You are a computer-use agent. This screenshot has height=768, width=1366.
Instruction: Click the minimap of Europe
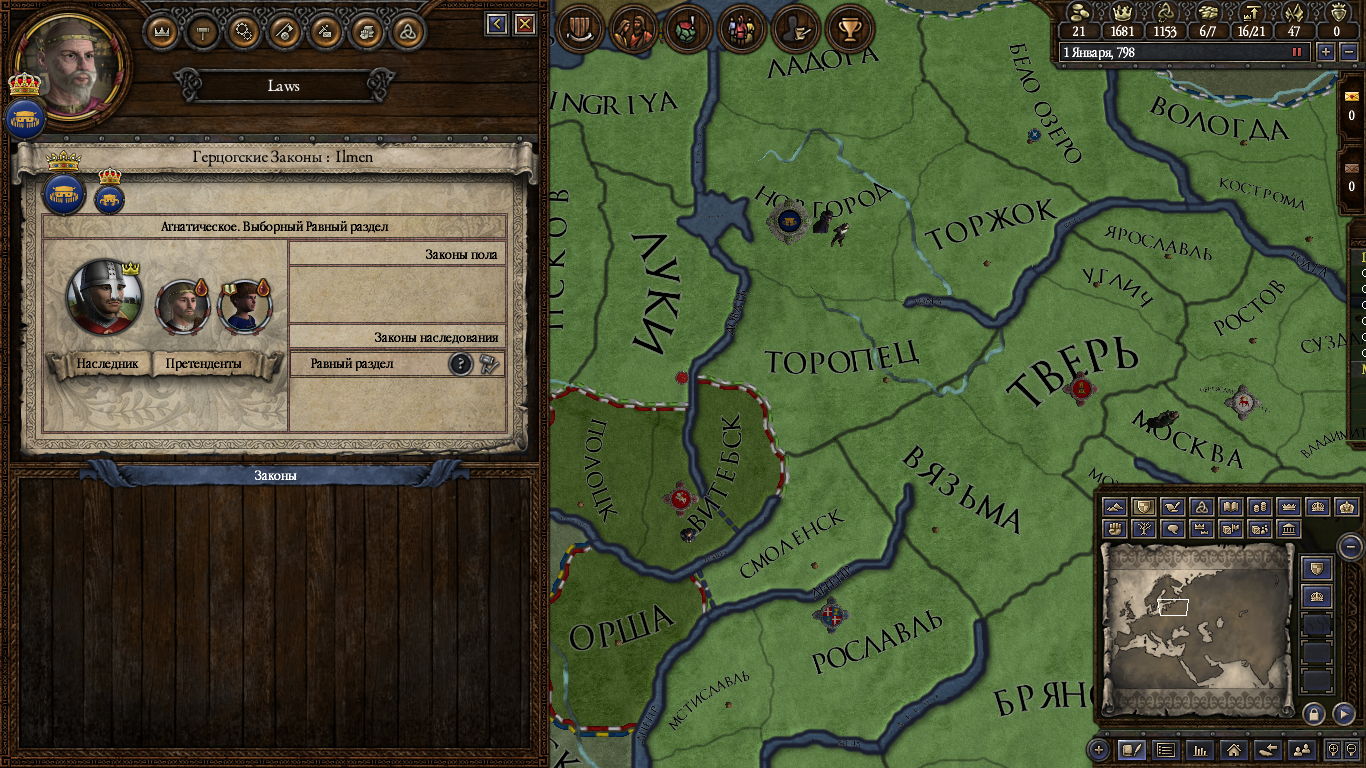click(1198, 621)
